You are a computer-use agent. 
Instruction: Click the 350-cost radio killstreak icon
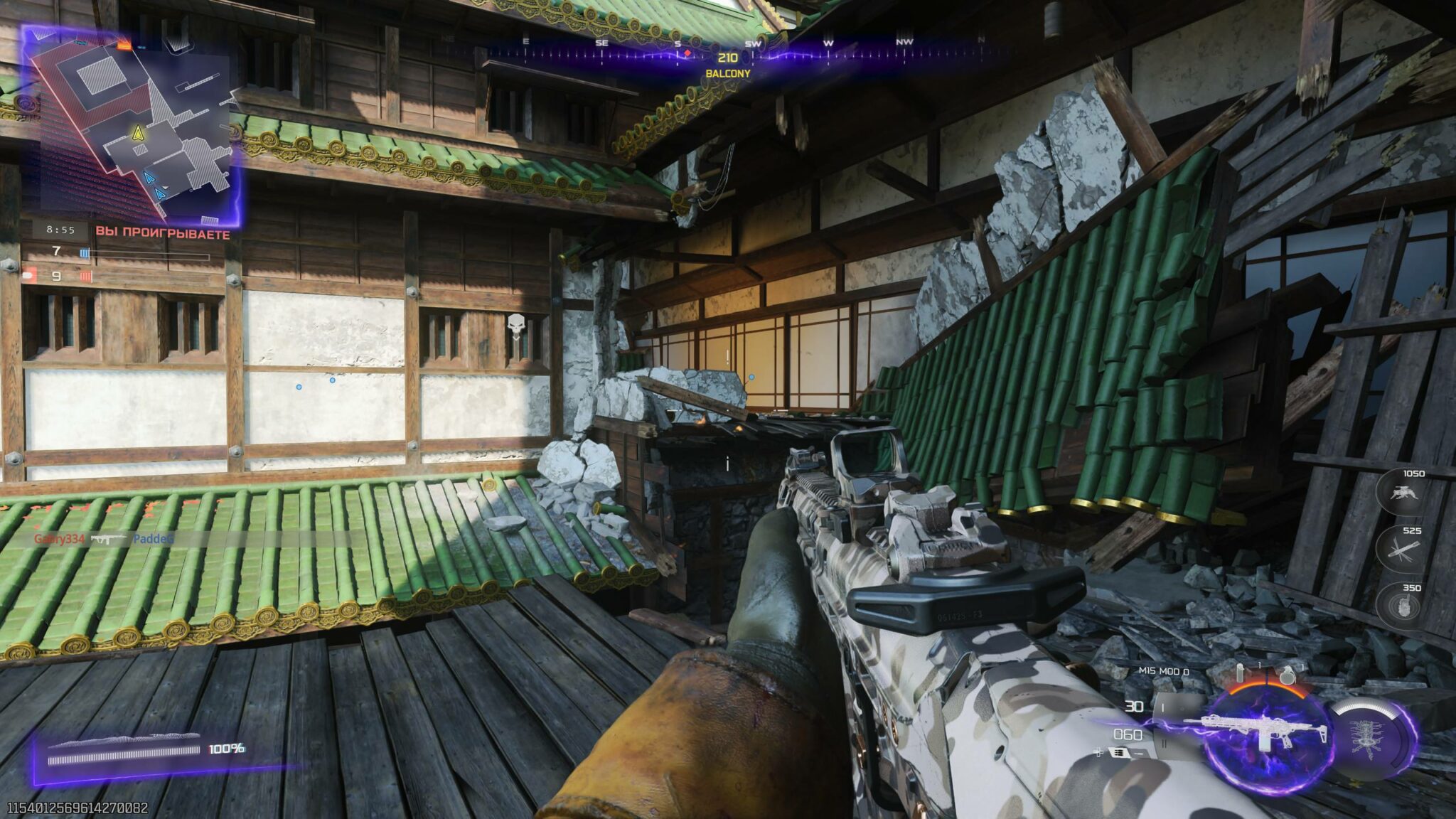(x=1406, y=603)
